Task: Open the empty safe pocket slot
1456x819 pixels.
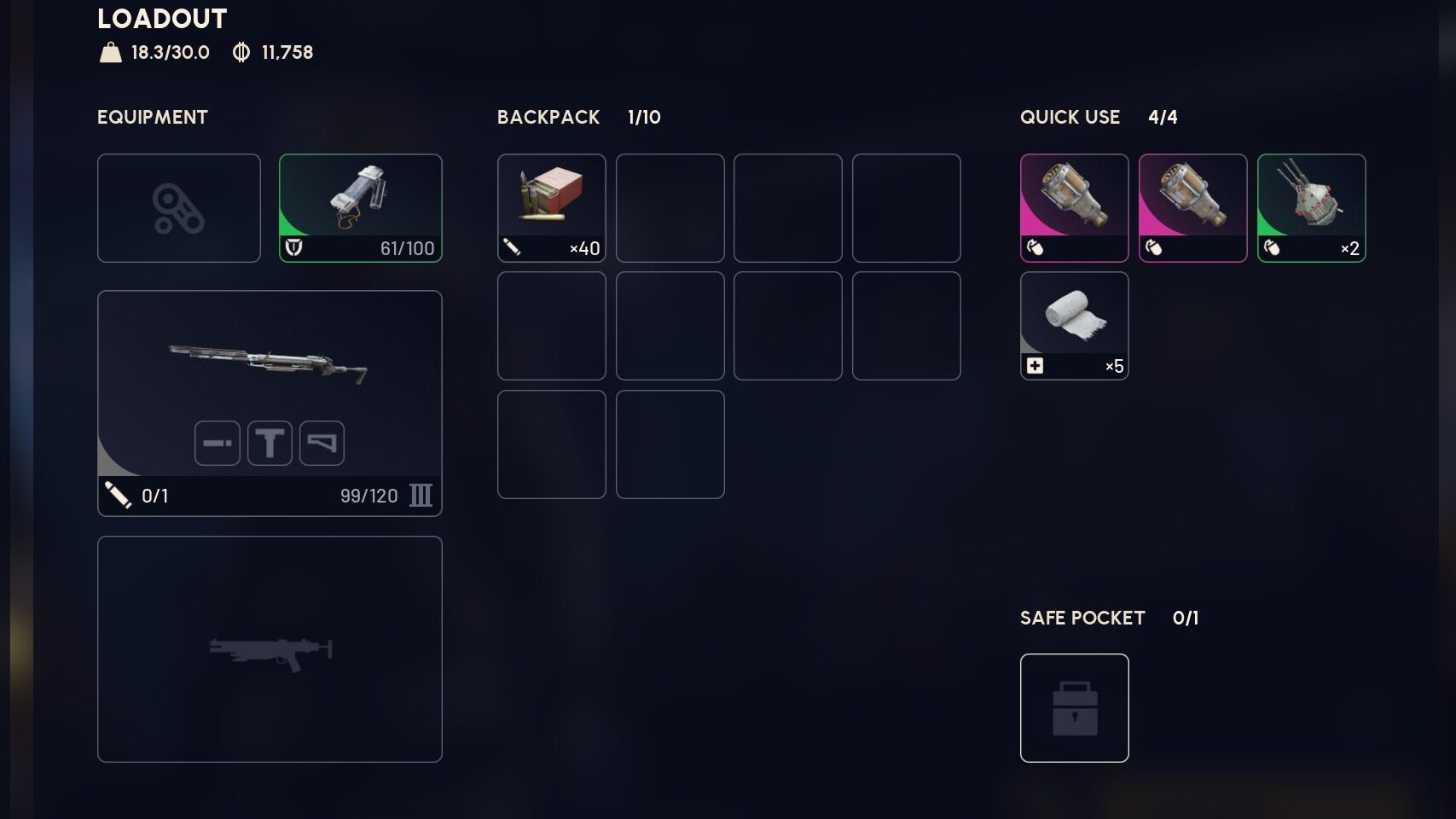Action: (x=1074, y=707)
